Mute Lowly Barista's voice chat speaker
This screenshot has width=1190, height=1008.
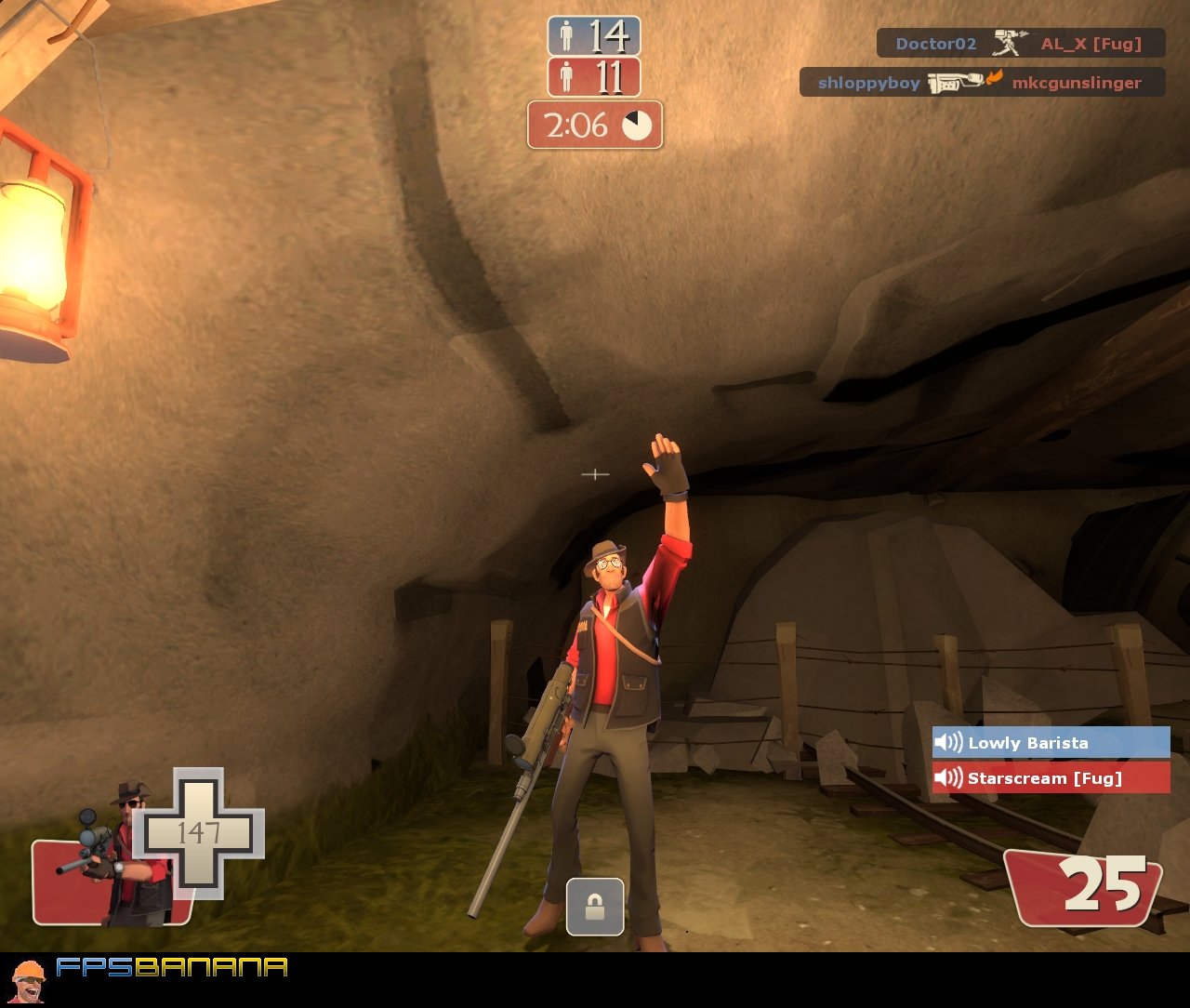[947, 742]
